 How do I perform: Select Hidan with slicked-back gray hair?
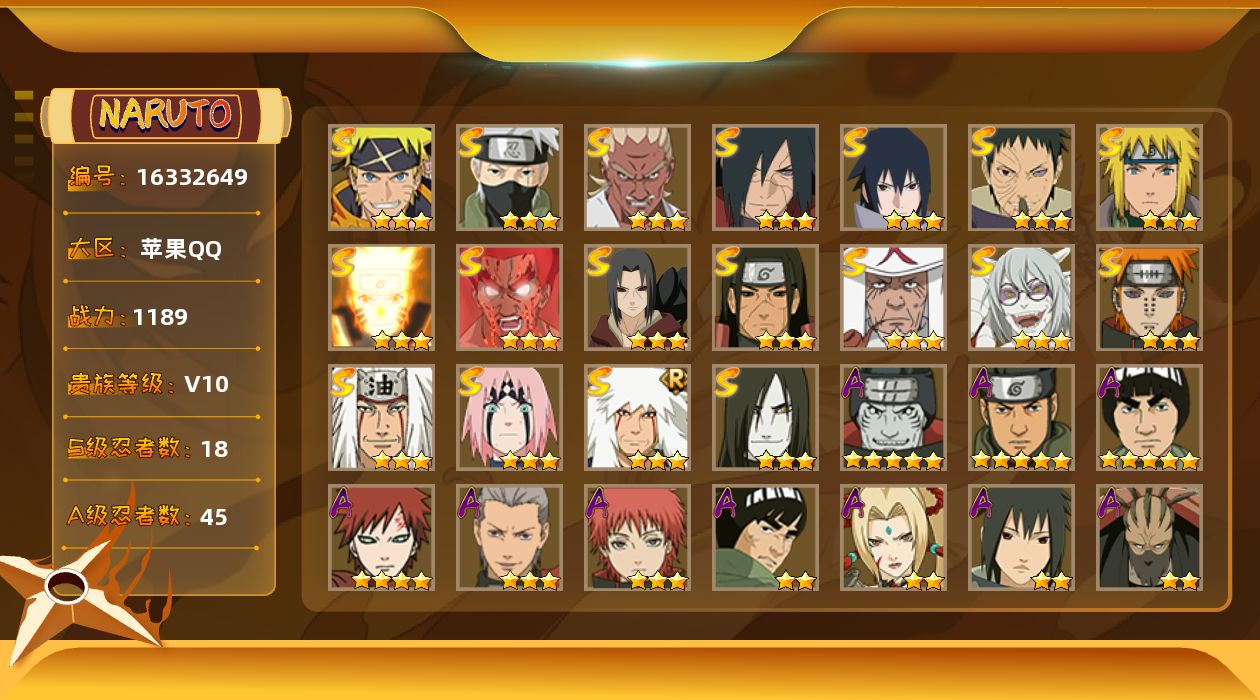(509, 537)
